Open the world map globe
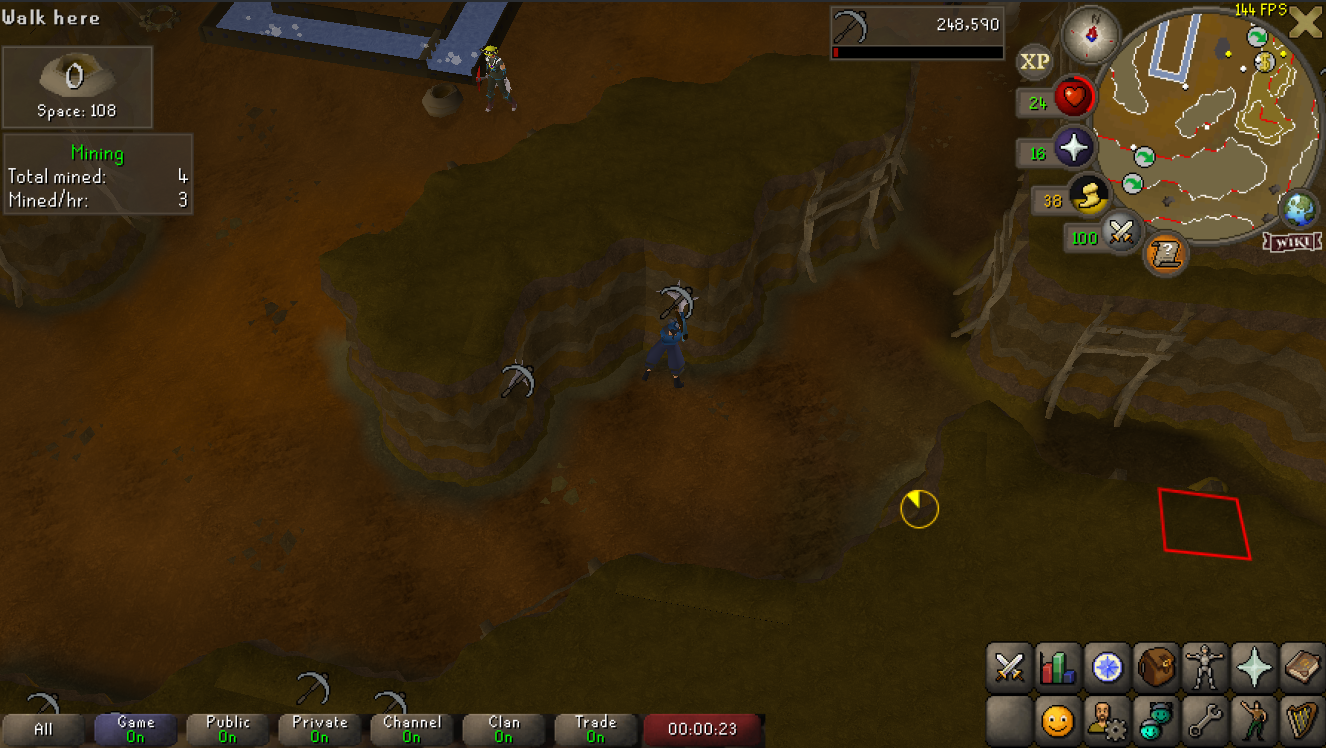Image resolution: width=1326 pixels, height=748 pixels. point(1299,209)
